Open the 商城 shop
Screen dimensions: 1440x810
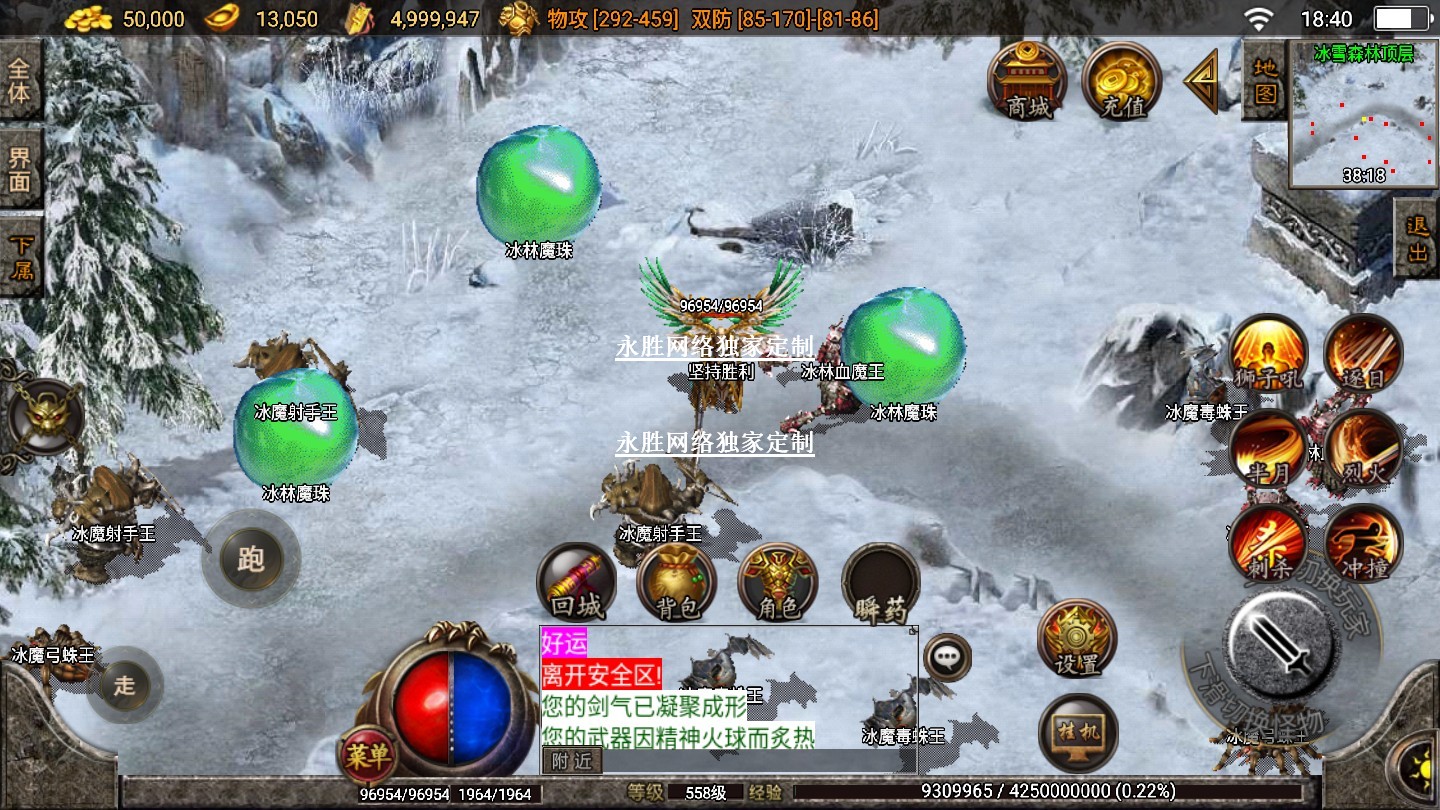pyautogui.click(x=1027, y=80)
